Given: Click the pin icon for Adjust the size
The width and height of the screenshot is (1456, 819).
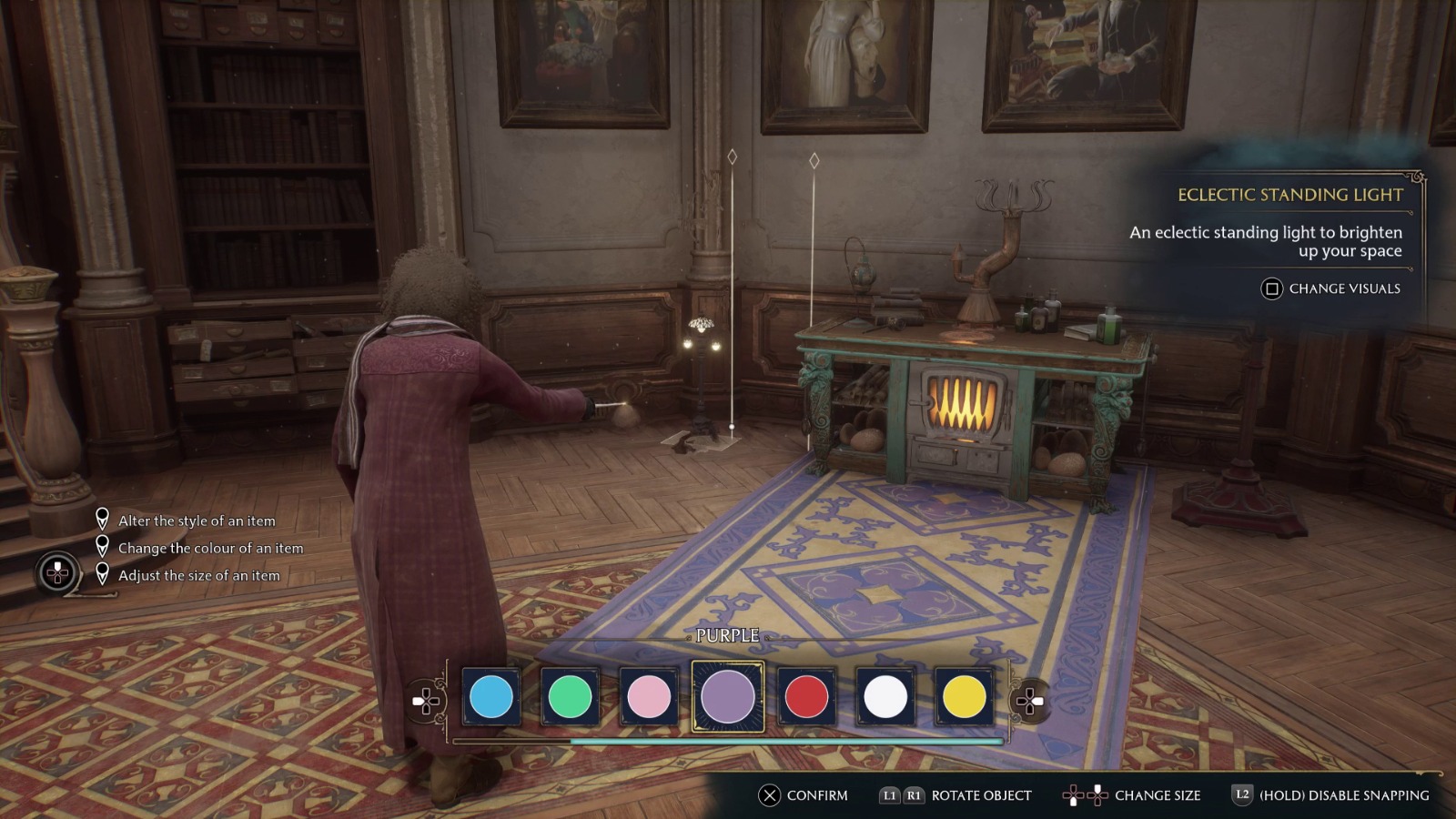Looking at the screenshot, I should click(103, 574).
